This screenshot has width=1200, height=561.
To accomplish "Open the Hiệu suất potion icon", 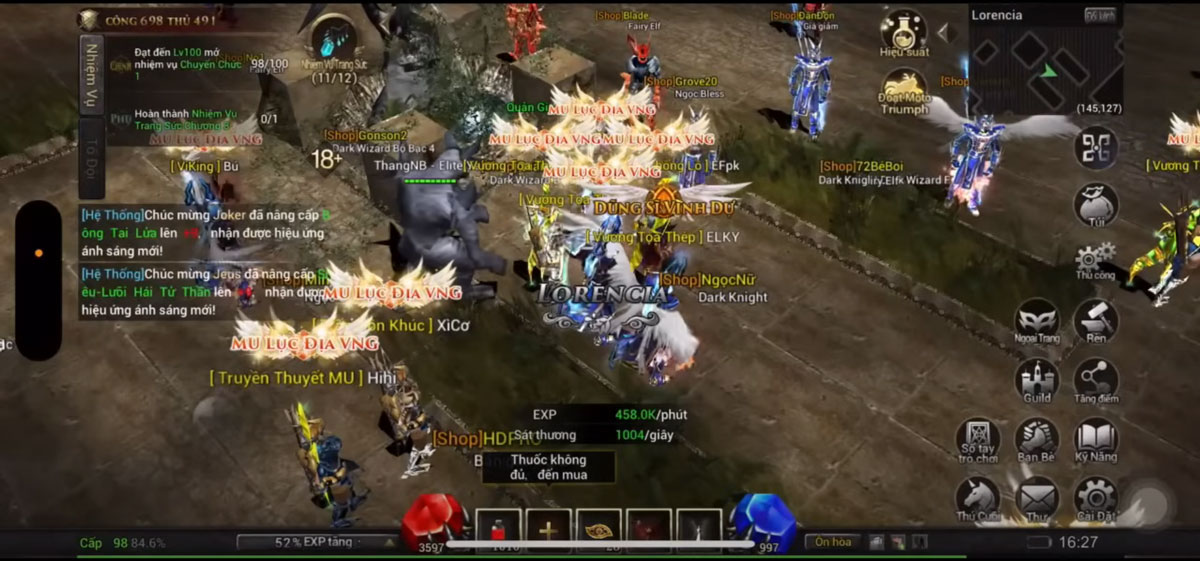I will click(x=904, y=32).
